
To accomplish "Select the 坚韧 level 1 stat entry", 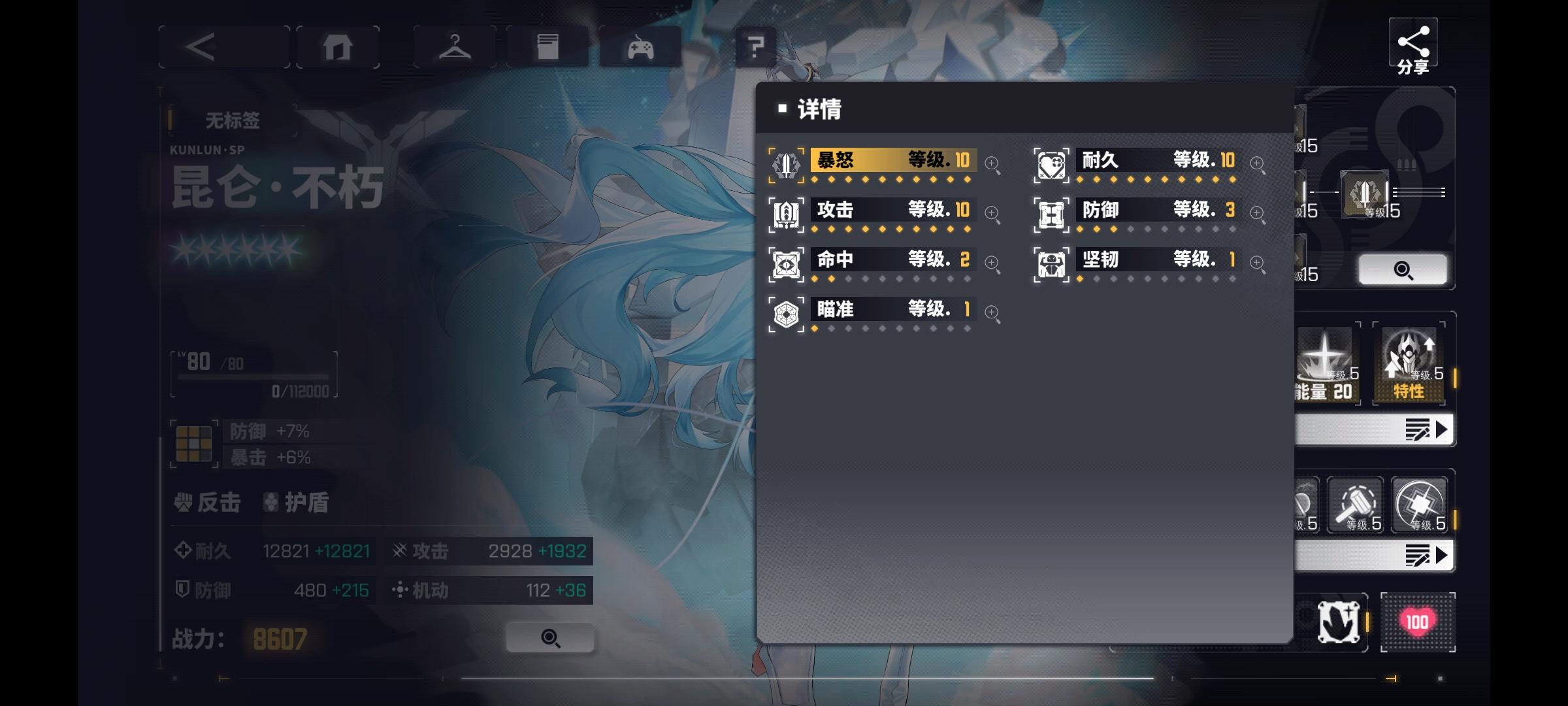I will [x=1156, y=260].
